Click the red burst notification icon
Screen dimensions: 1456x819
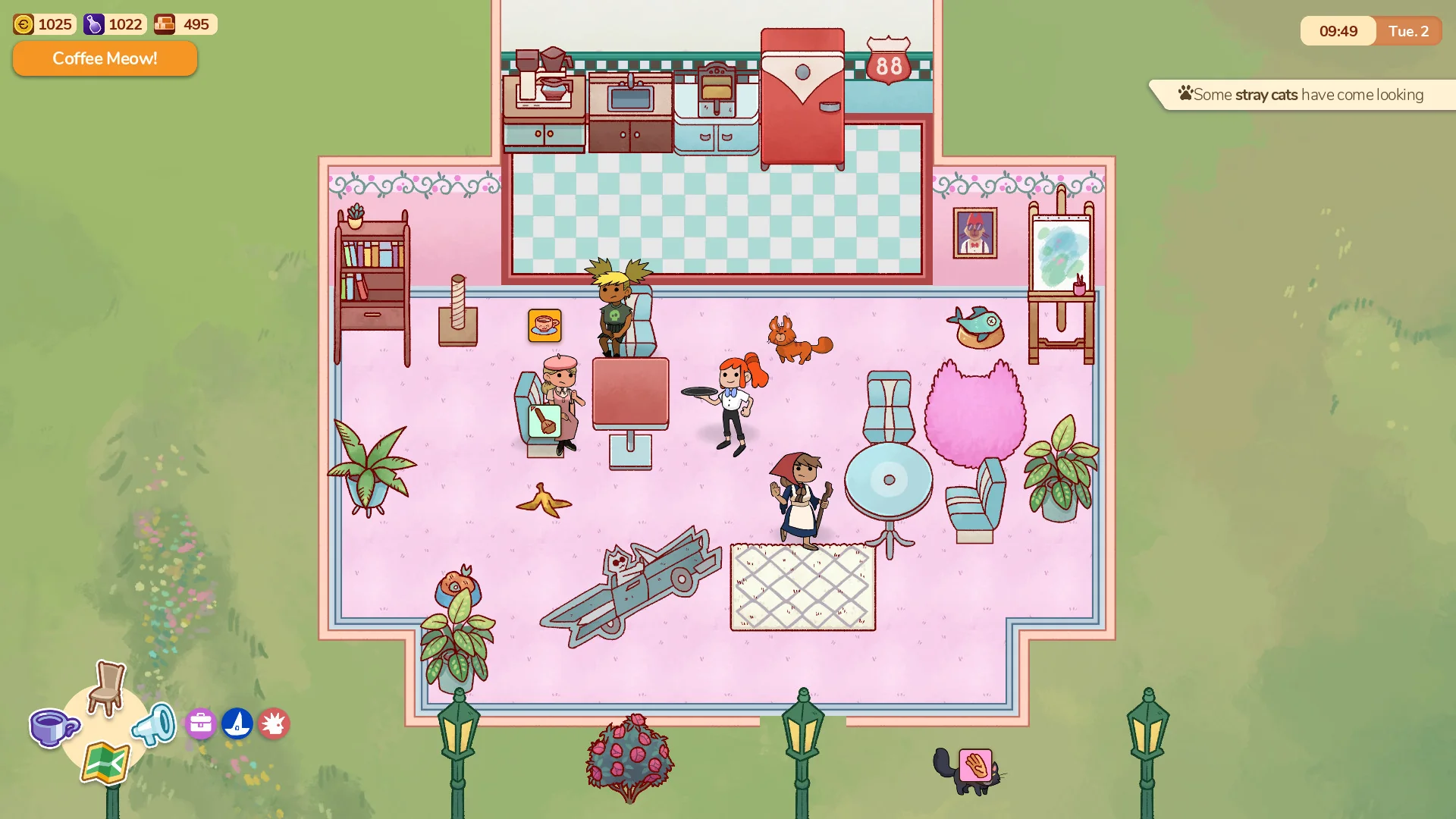pos(275,724)
